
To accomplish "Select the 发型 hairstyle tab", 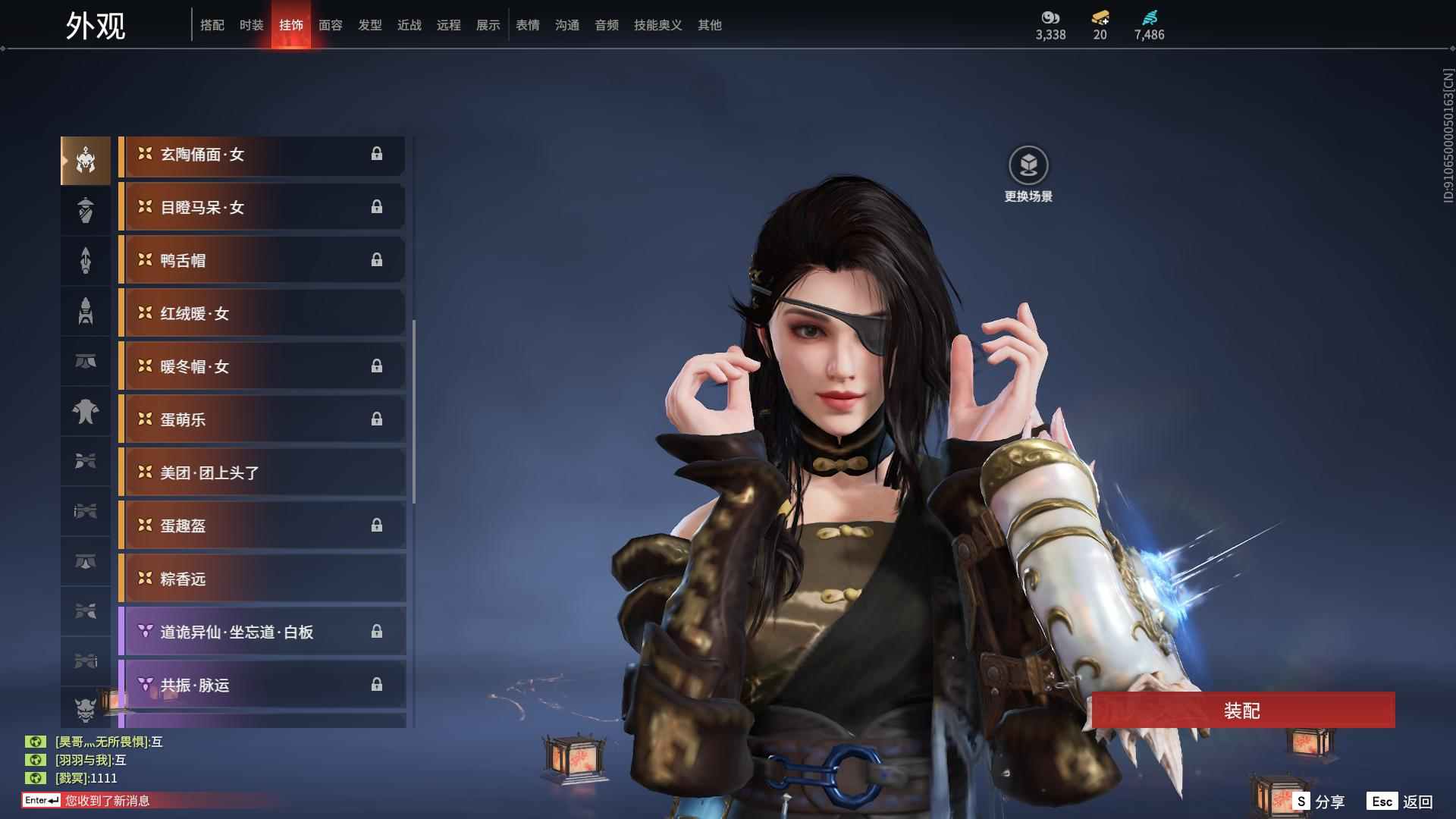I will coord(370,25).
